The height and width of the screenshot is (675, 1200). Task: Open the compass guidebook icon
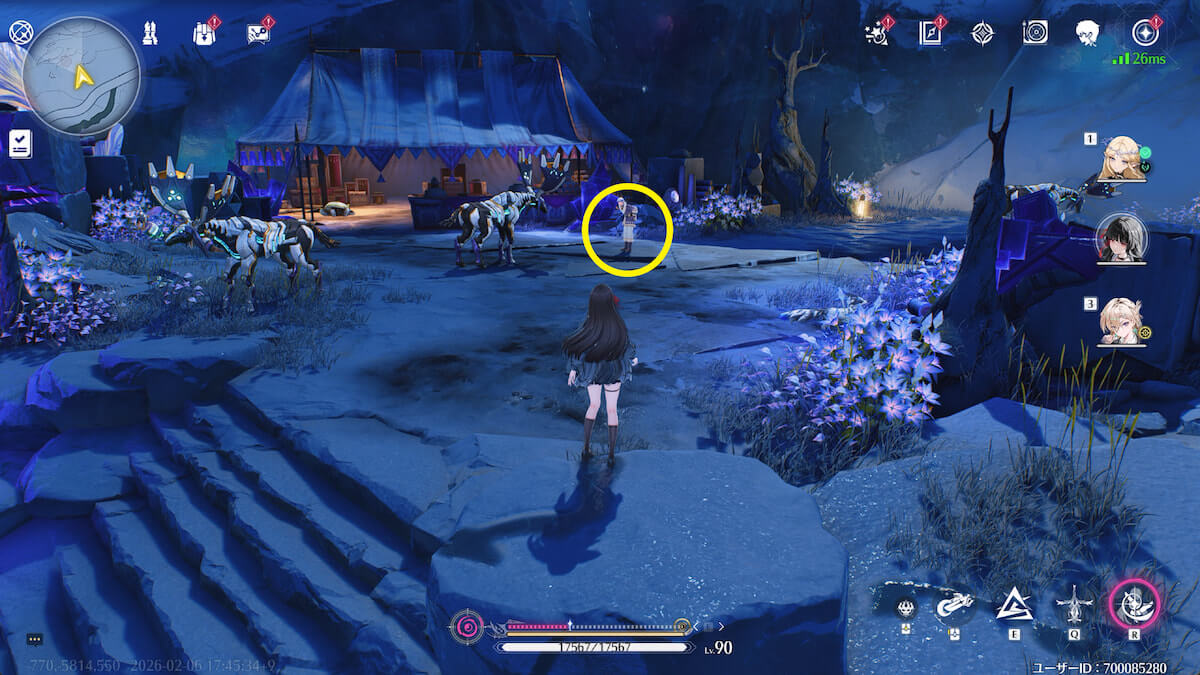click(x=931, y=33)
